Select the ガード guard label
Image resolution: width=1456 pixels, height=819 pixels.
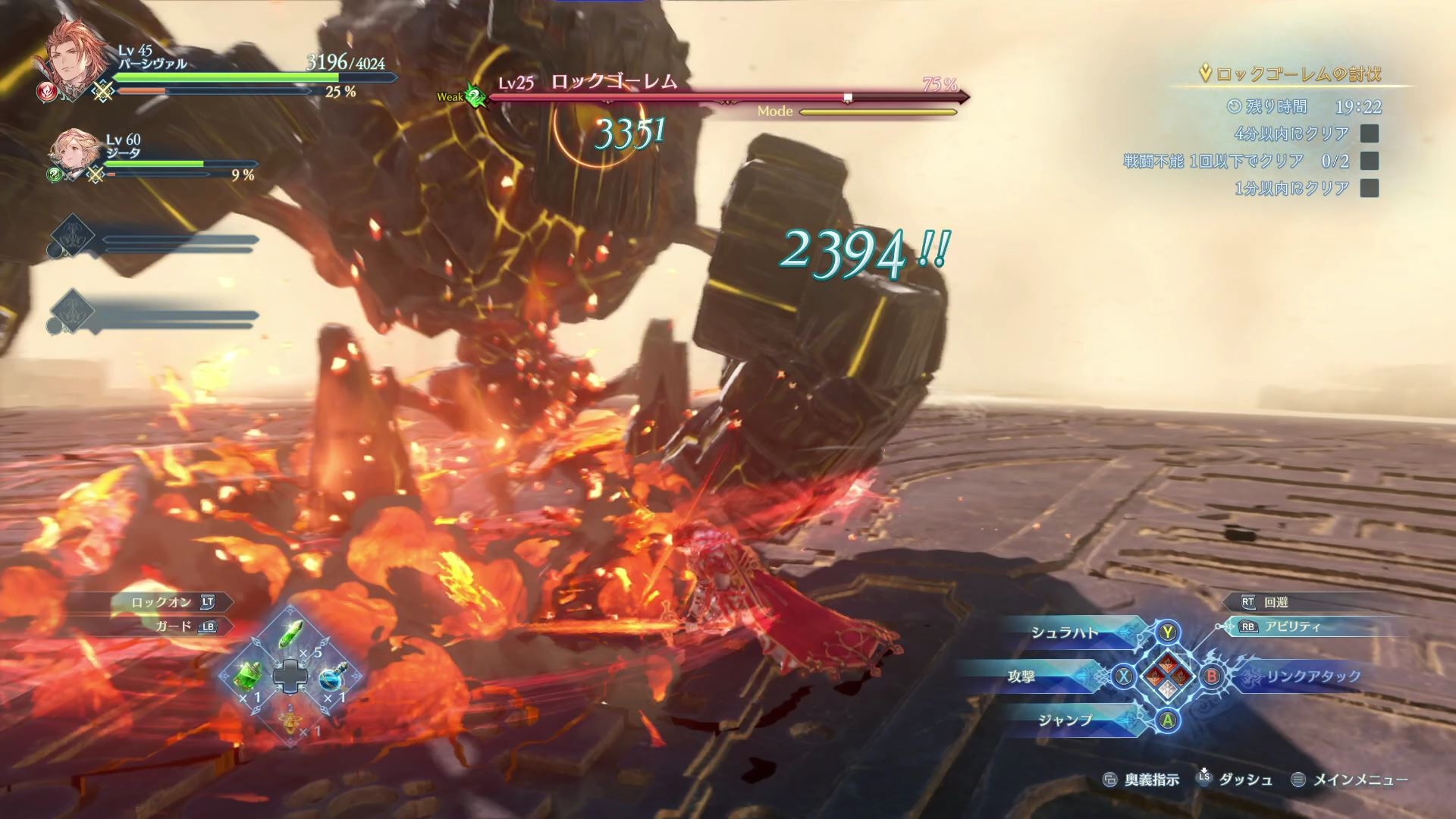[x=174, y=626]
